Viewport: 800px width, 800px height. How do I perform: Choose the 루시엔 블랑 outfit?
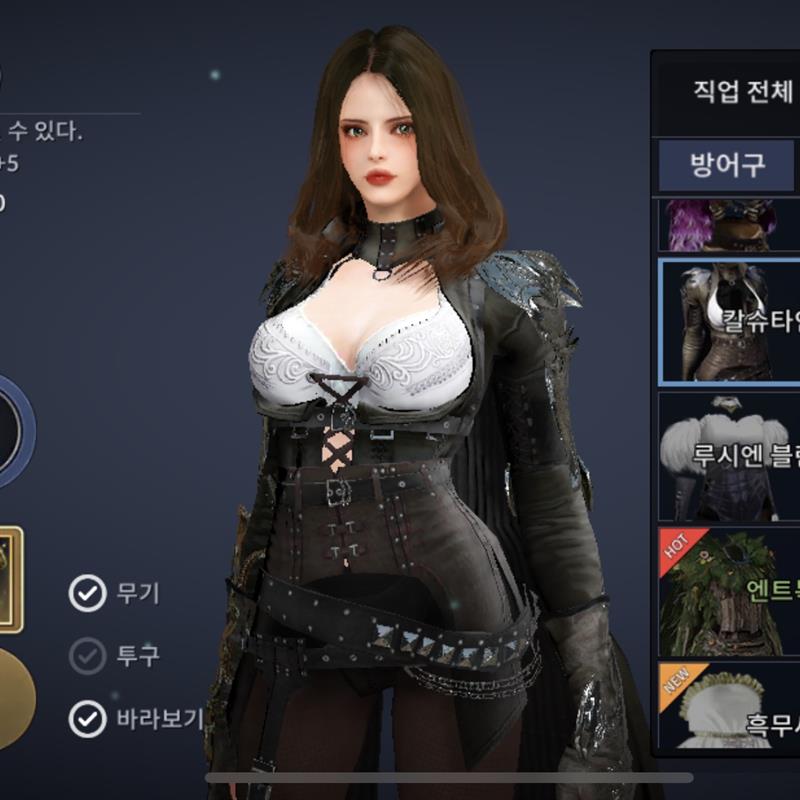pyautogui.click(x=729, y=456)
